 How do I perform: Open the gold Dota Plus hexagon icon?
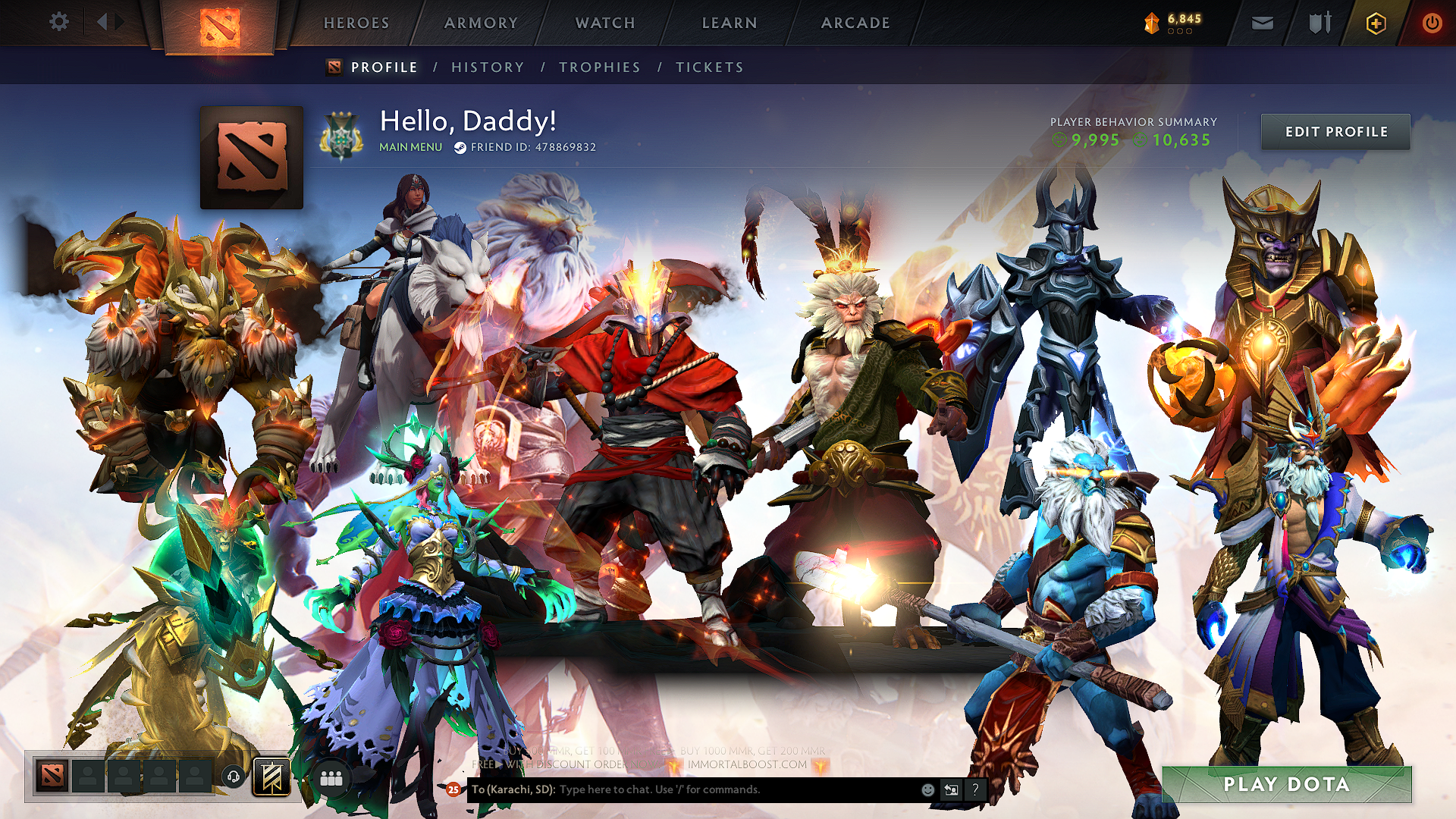tap(1375, 22)
